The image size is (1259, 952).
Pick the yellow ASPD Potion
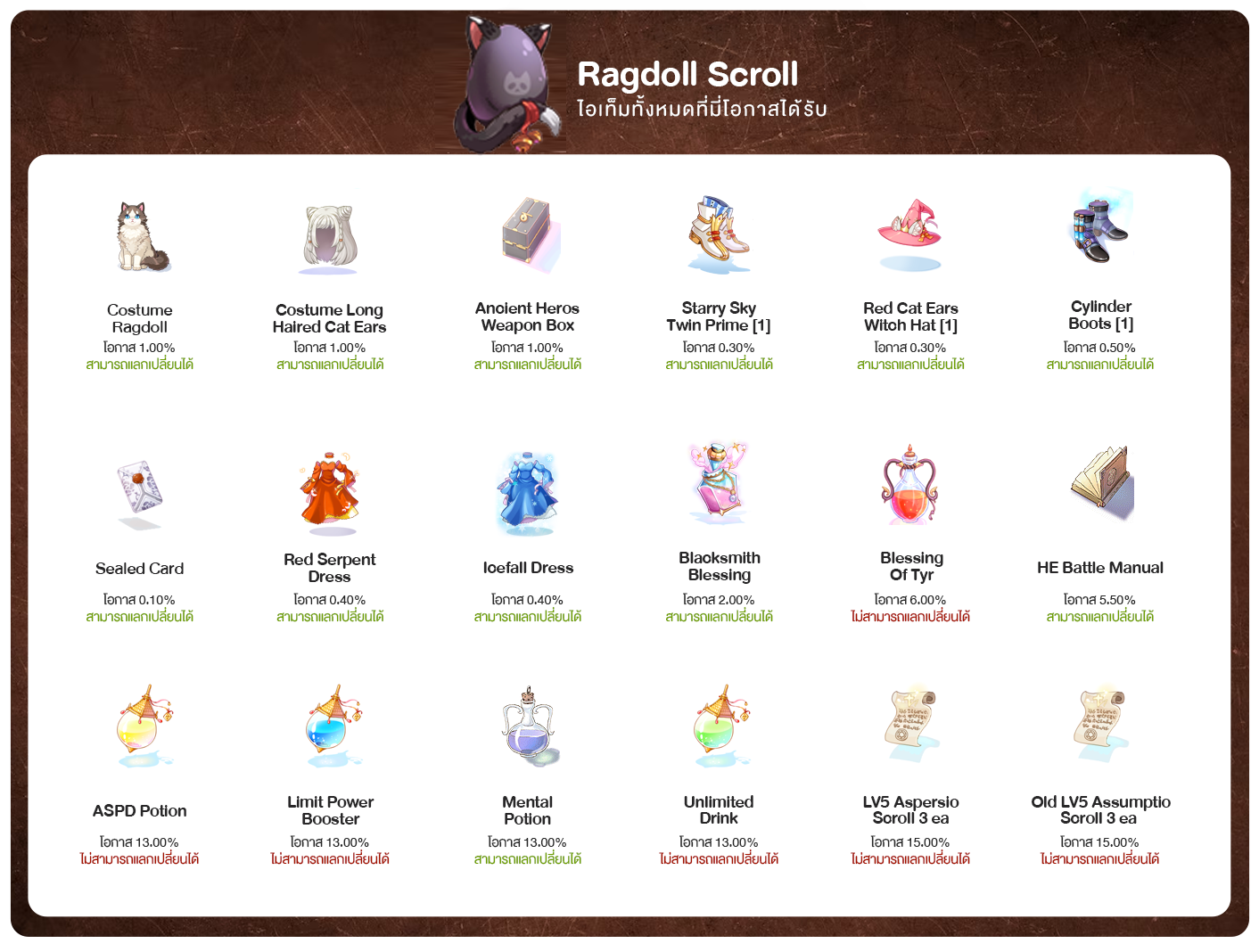click(143, 726)
